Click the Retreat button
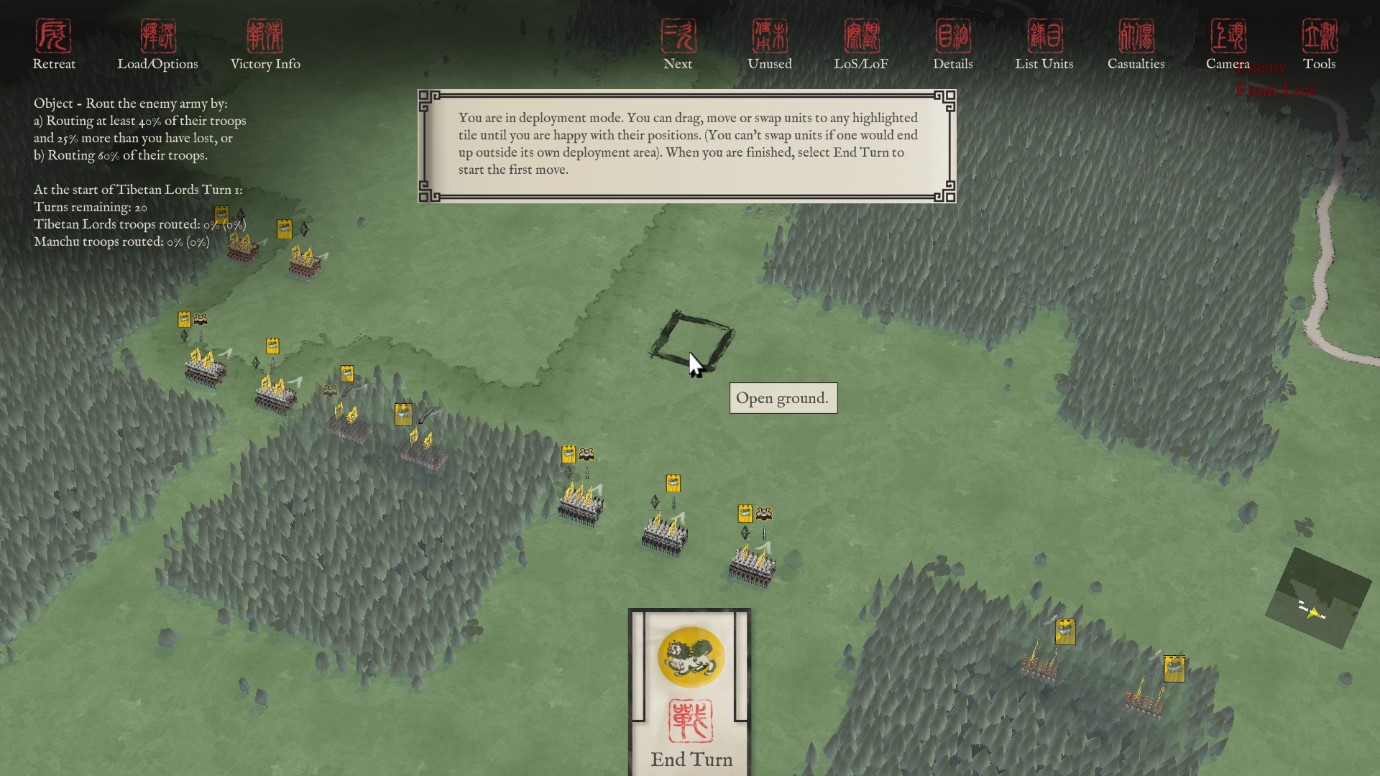The width and height of the screenshot is (1380, 776). [54, 44]
